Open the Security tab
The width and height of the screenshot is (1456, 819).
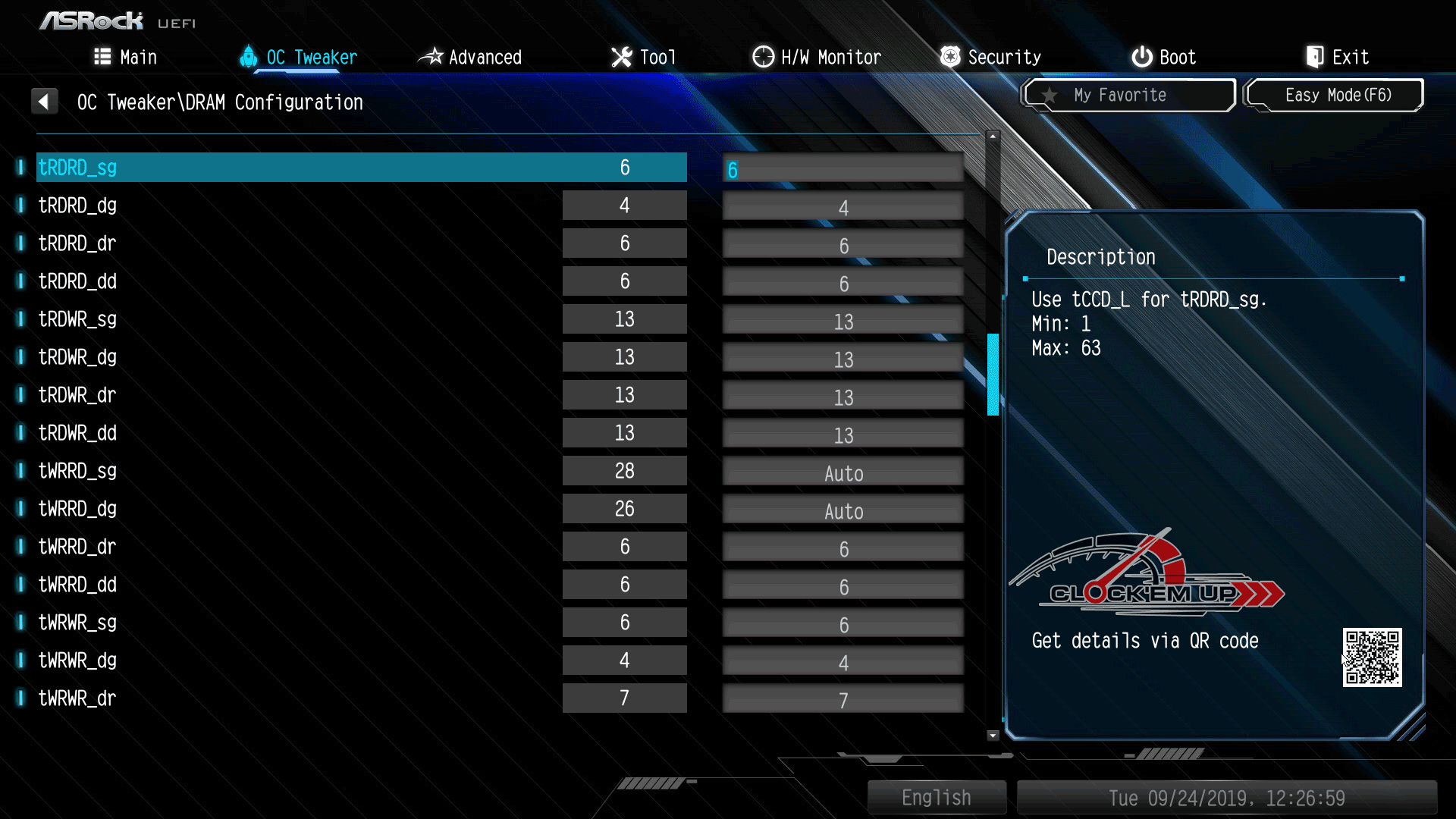tap(990, 58)
